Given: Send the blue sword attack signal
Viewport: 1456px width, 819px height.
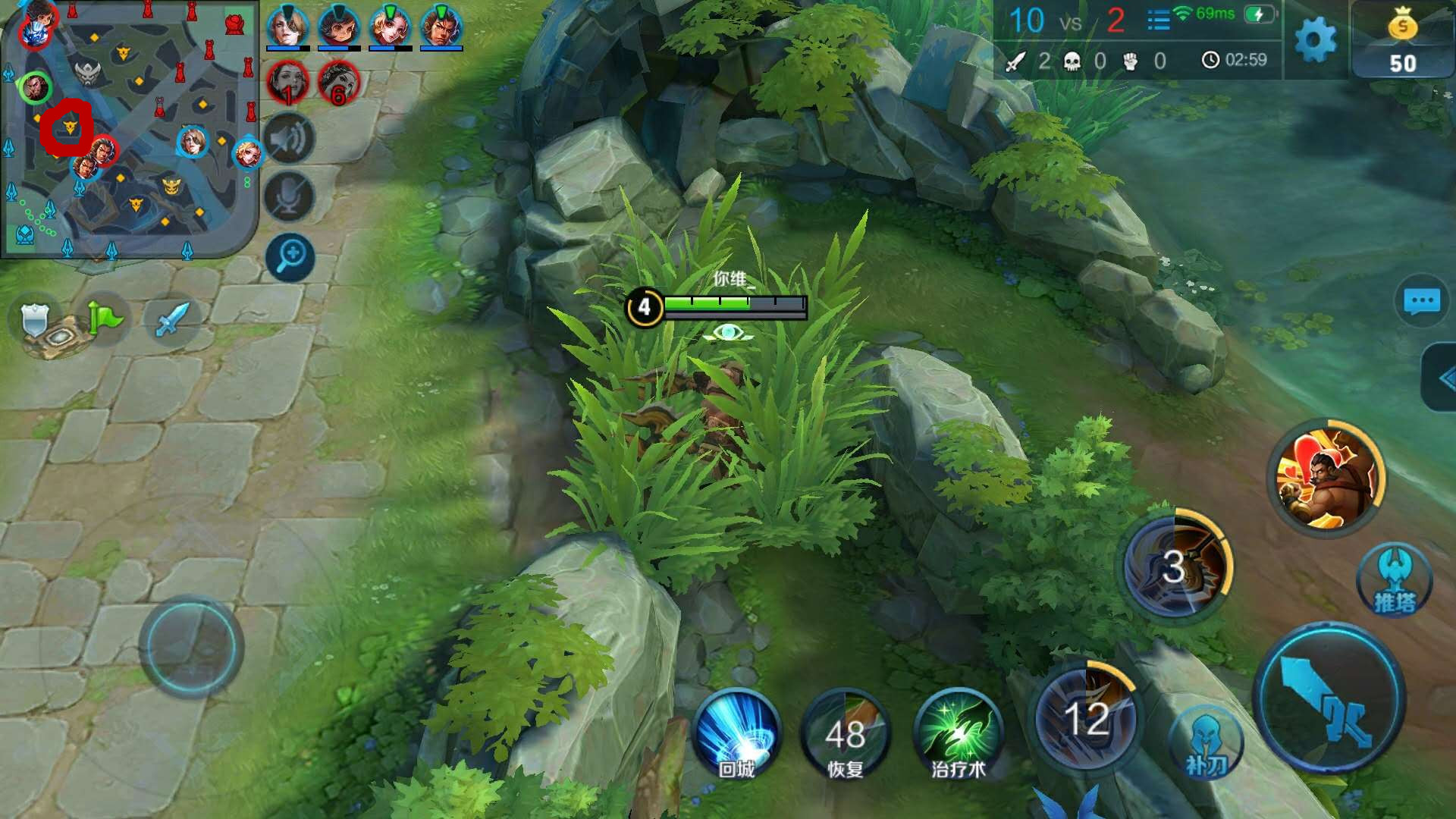Looking at the screenshot, I should (171, 318).
